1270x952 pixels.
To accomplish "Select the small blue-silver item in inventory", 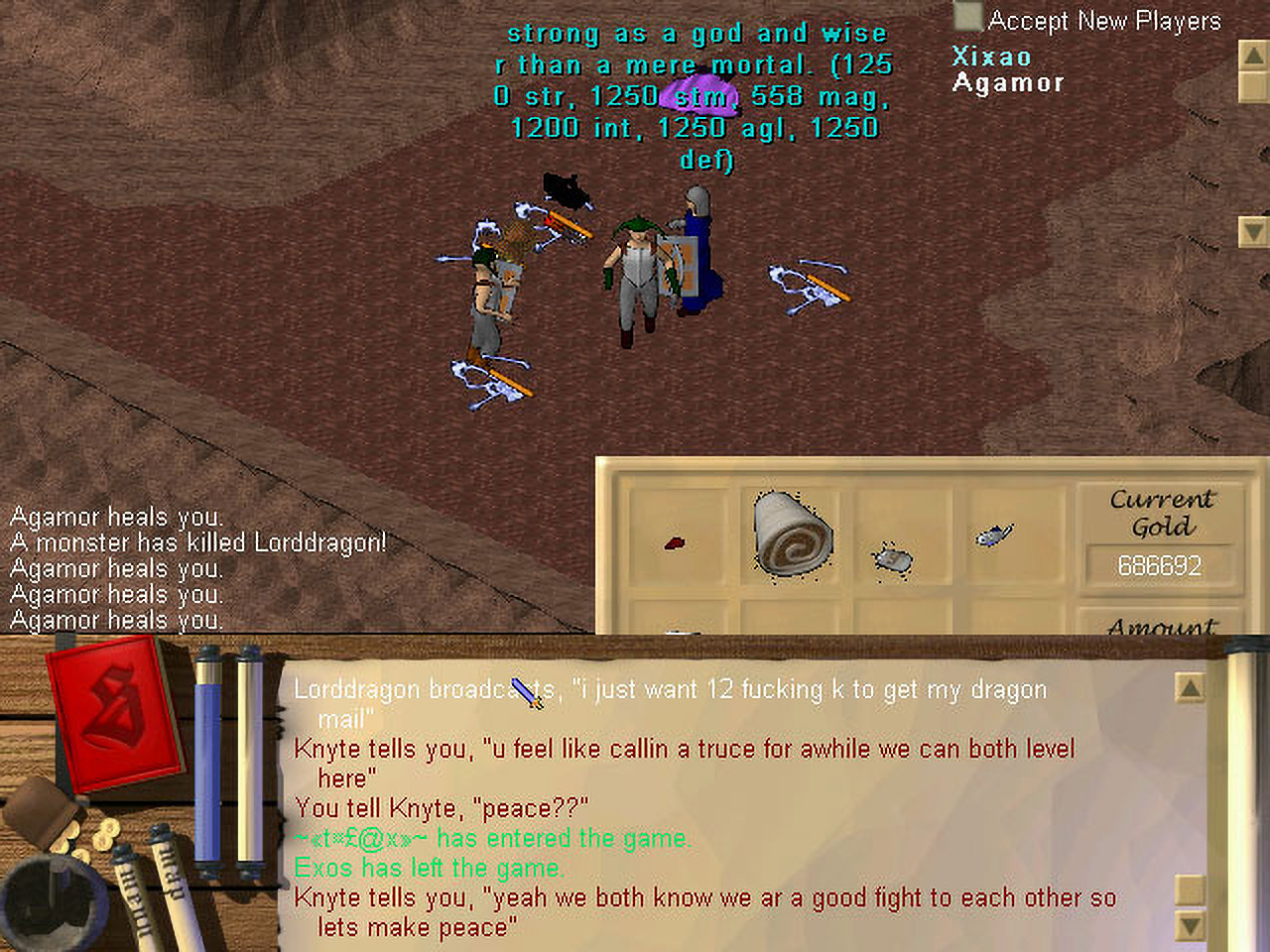I will (993, 535).
